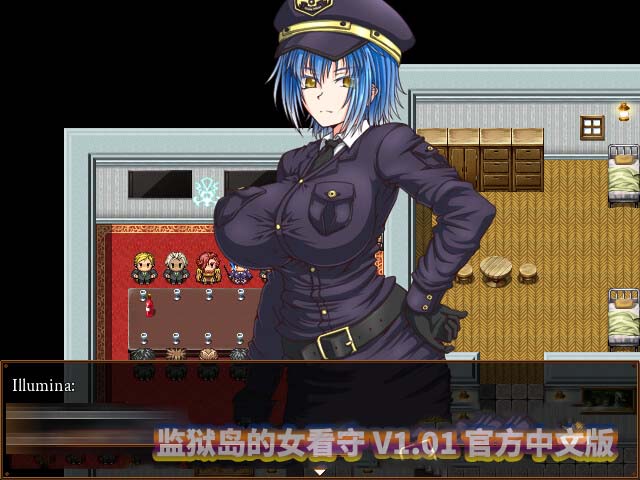Click the dialogue continue arrow
Viewport: 640px width, 480px height.
[320, 470]
